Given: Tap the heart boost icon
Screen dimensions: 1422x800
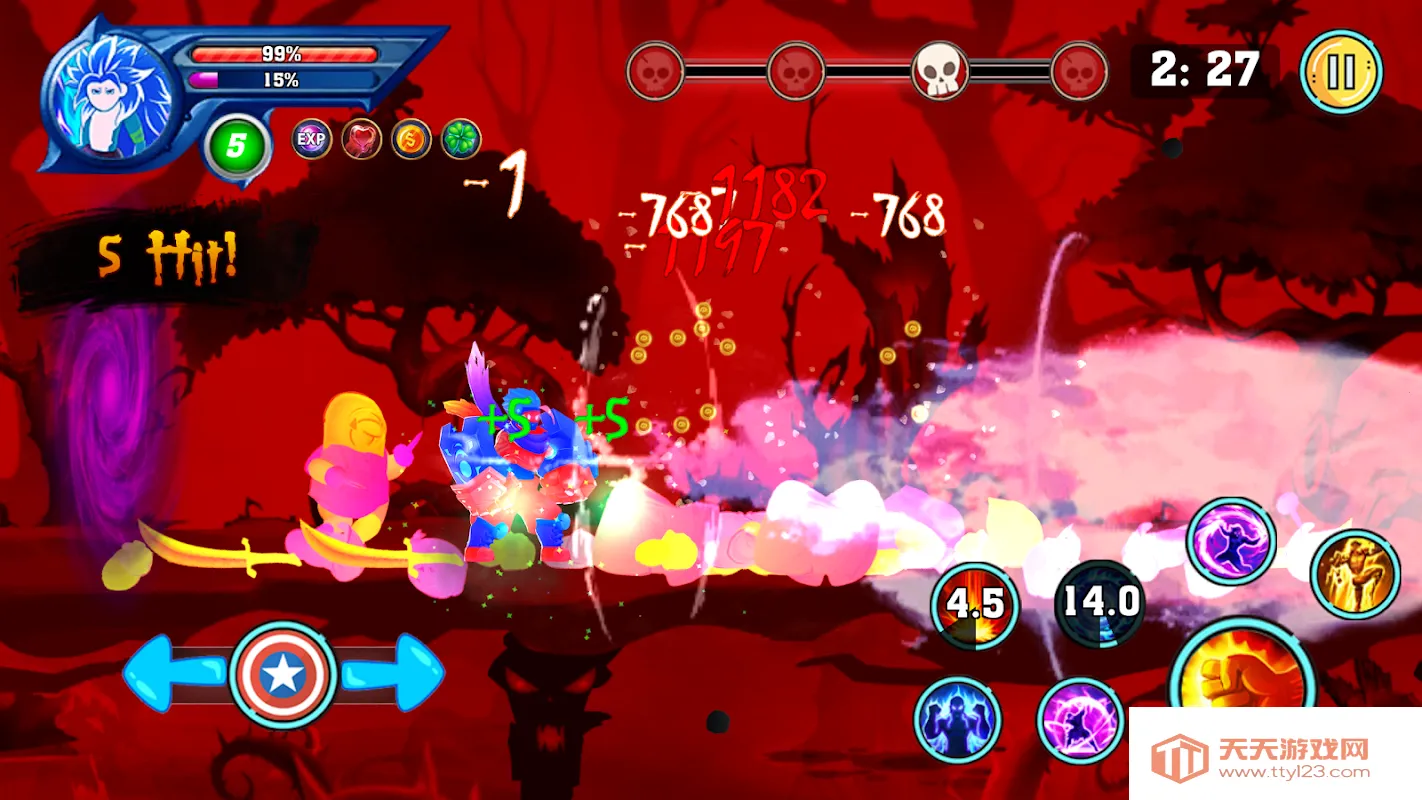Looking at the screenshot, I should click(361, 139).
